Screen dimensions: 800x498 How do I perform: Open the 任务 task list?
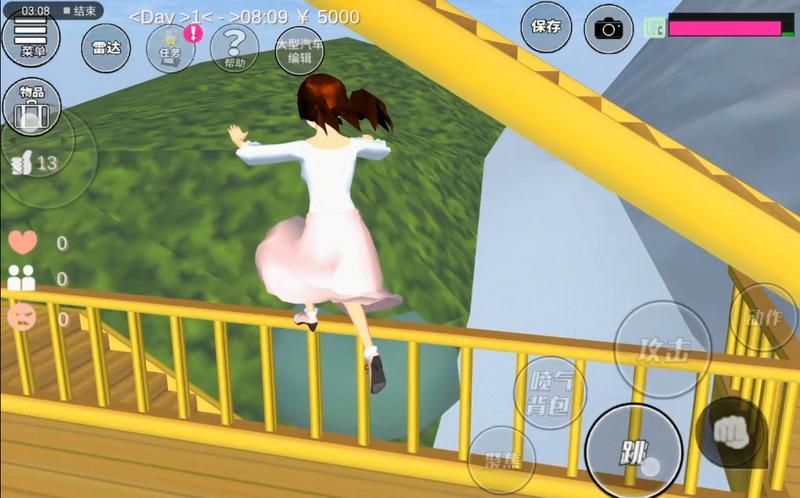pyautogui.click(x=170, y=48)
